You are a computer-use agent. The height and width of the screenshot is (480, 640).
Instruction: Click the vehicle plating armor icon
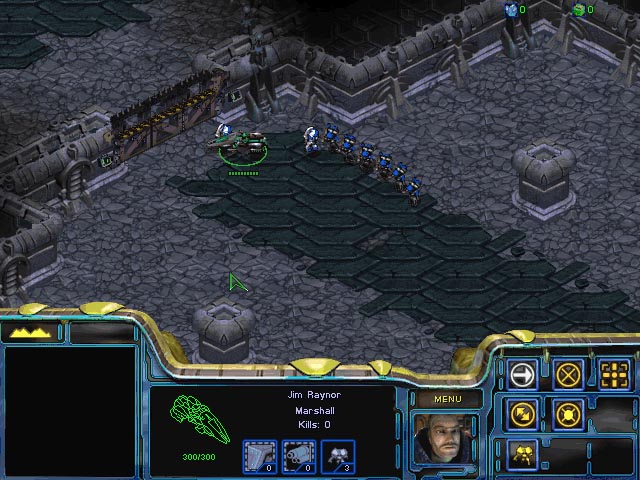(259, 455)
